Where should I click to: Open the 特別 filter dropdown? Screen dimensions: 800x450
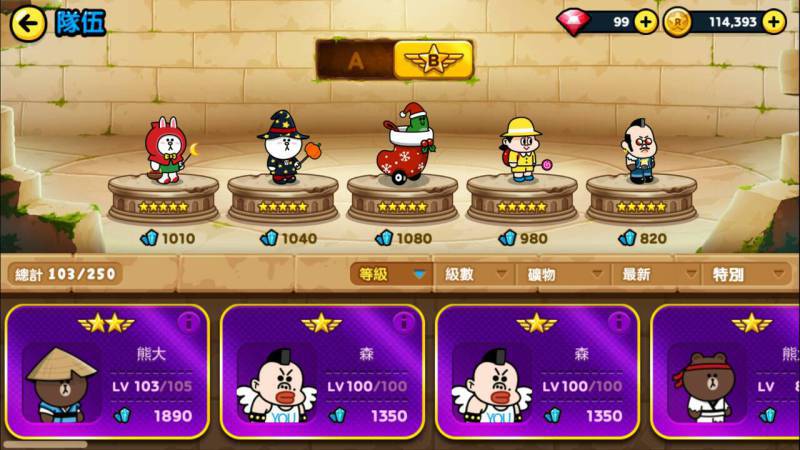[745, 274]
